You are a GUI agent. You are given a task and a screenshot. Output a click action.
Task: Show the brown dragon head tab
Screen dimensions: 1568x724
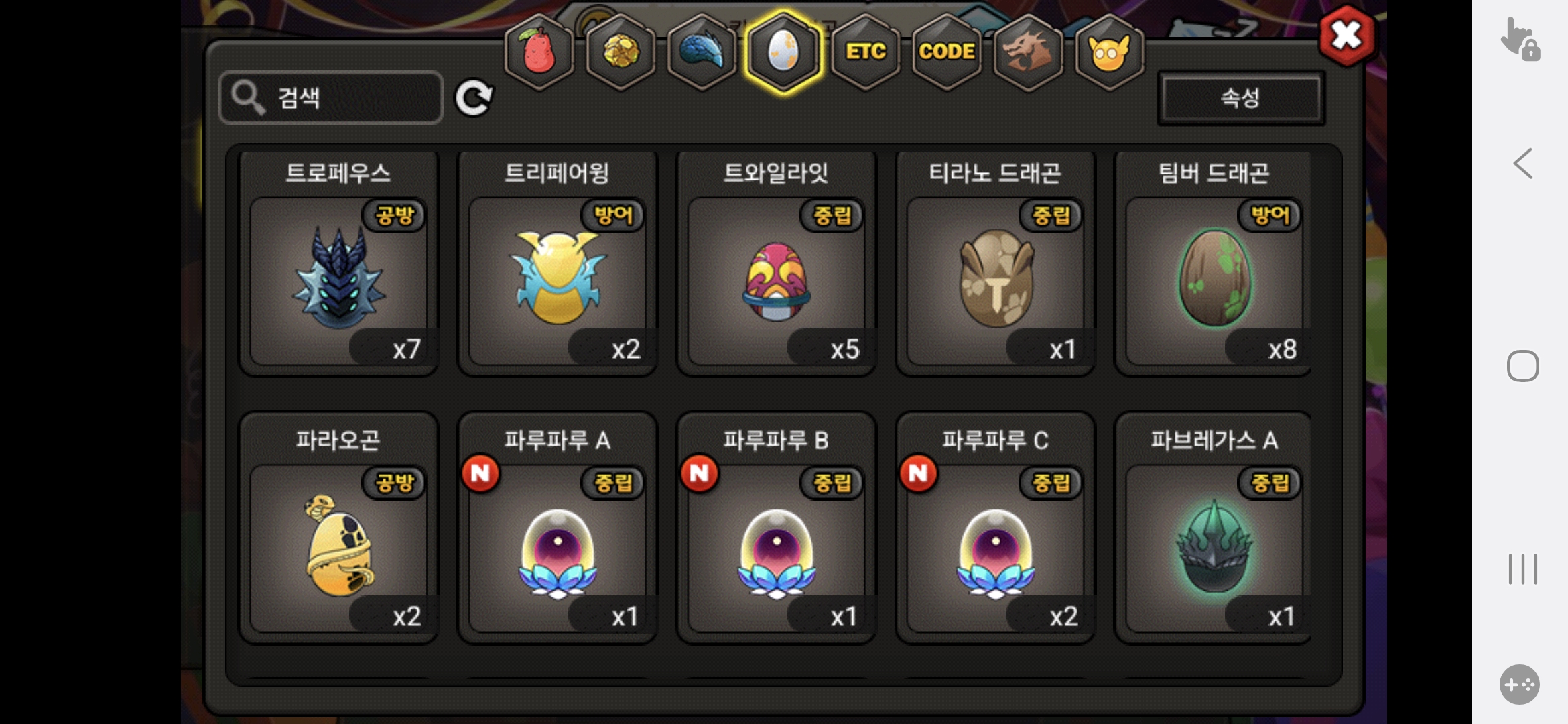pyautogui.click(x=1028, y=52)
